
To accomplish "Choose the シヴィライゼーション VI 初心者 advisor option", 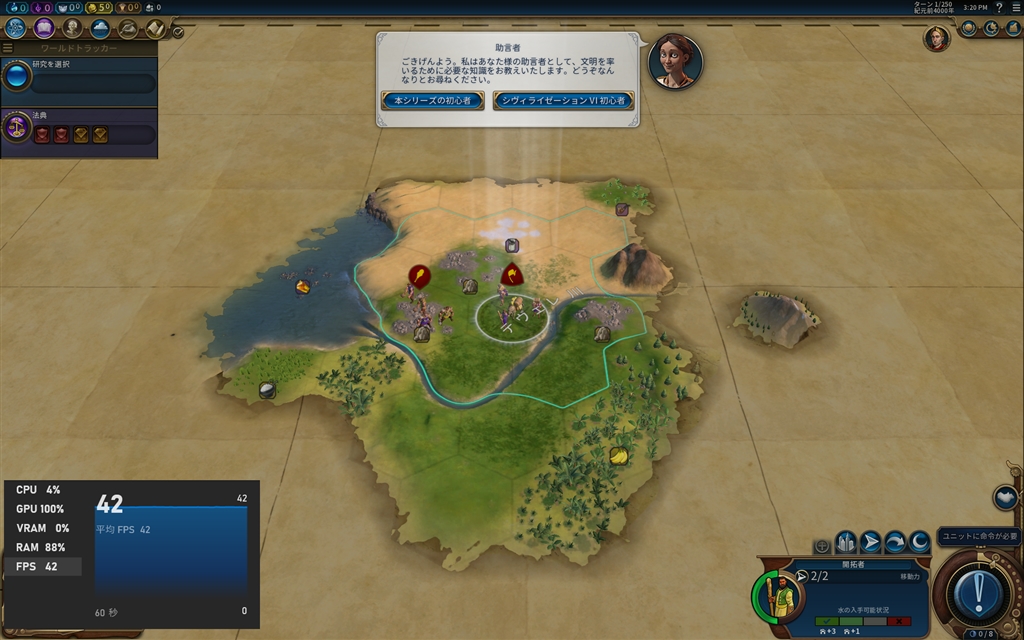I will pos(563,101).
